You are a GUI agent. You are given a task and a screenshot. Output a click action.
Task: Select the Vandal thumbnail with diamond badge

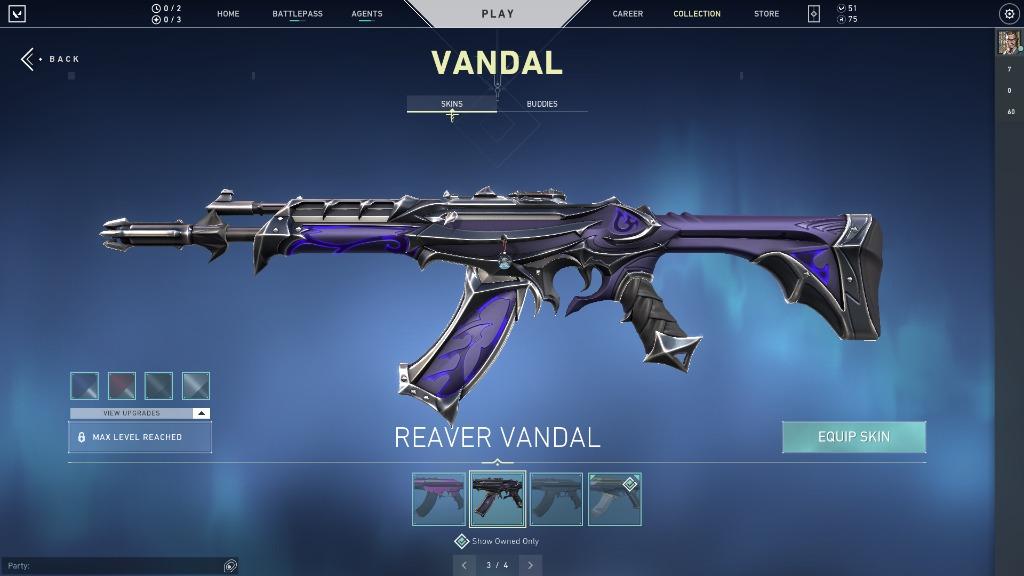point(615,499)
